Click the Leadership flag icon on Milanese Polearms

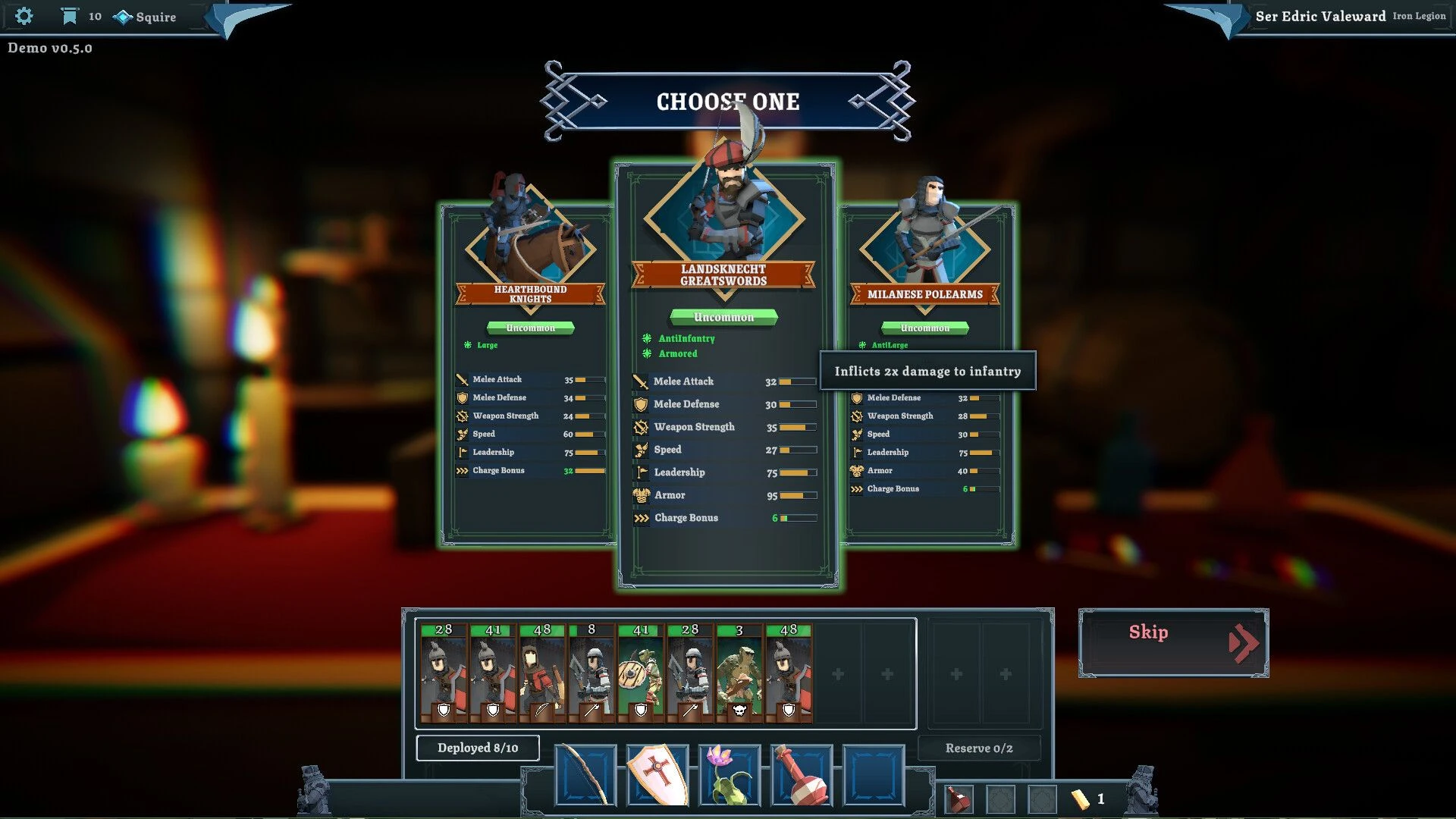859,452
